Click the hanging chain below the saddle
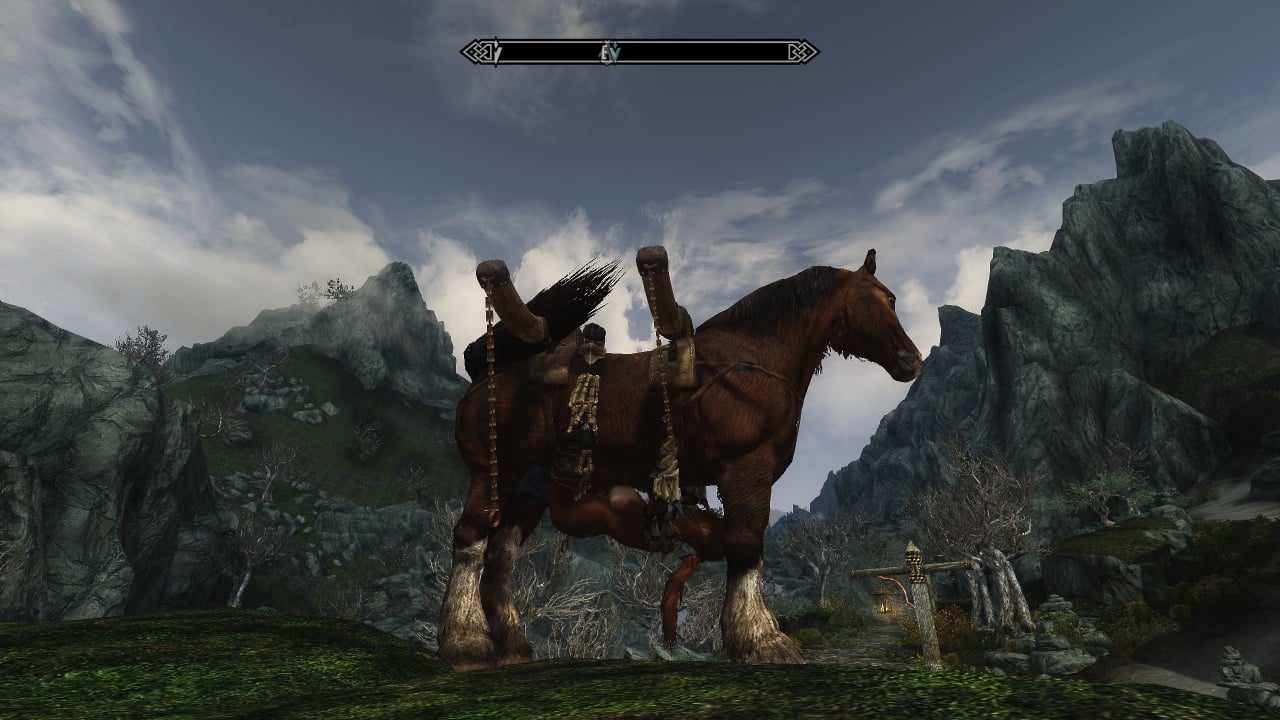Screen dimensions: 1280x720 (492, 440)
